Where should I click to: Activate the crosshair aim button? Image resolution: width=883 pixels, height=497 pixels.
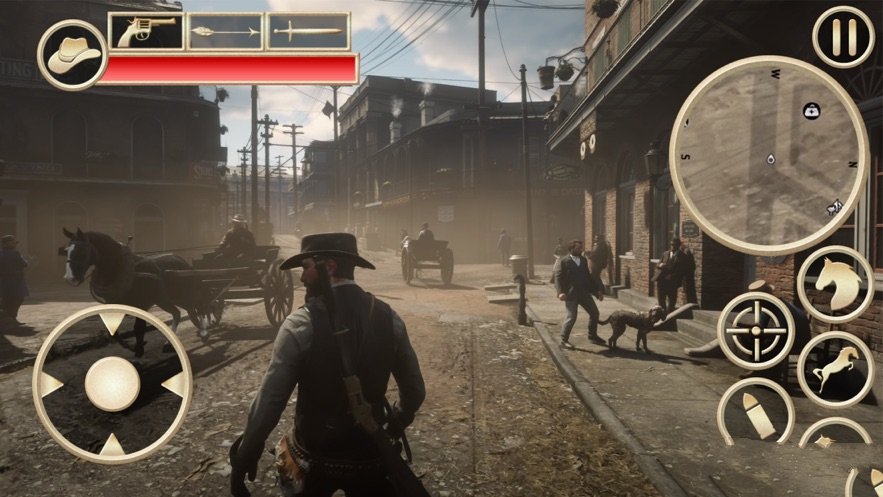(x=756, y=331)
